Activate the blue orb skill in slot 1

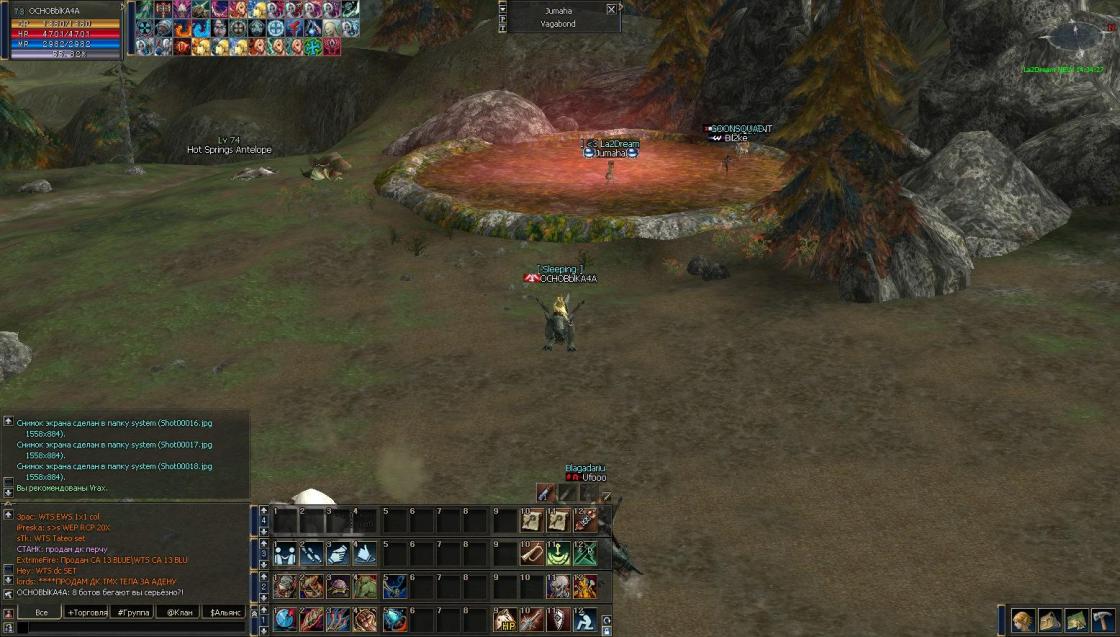285,619
